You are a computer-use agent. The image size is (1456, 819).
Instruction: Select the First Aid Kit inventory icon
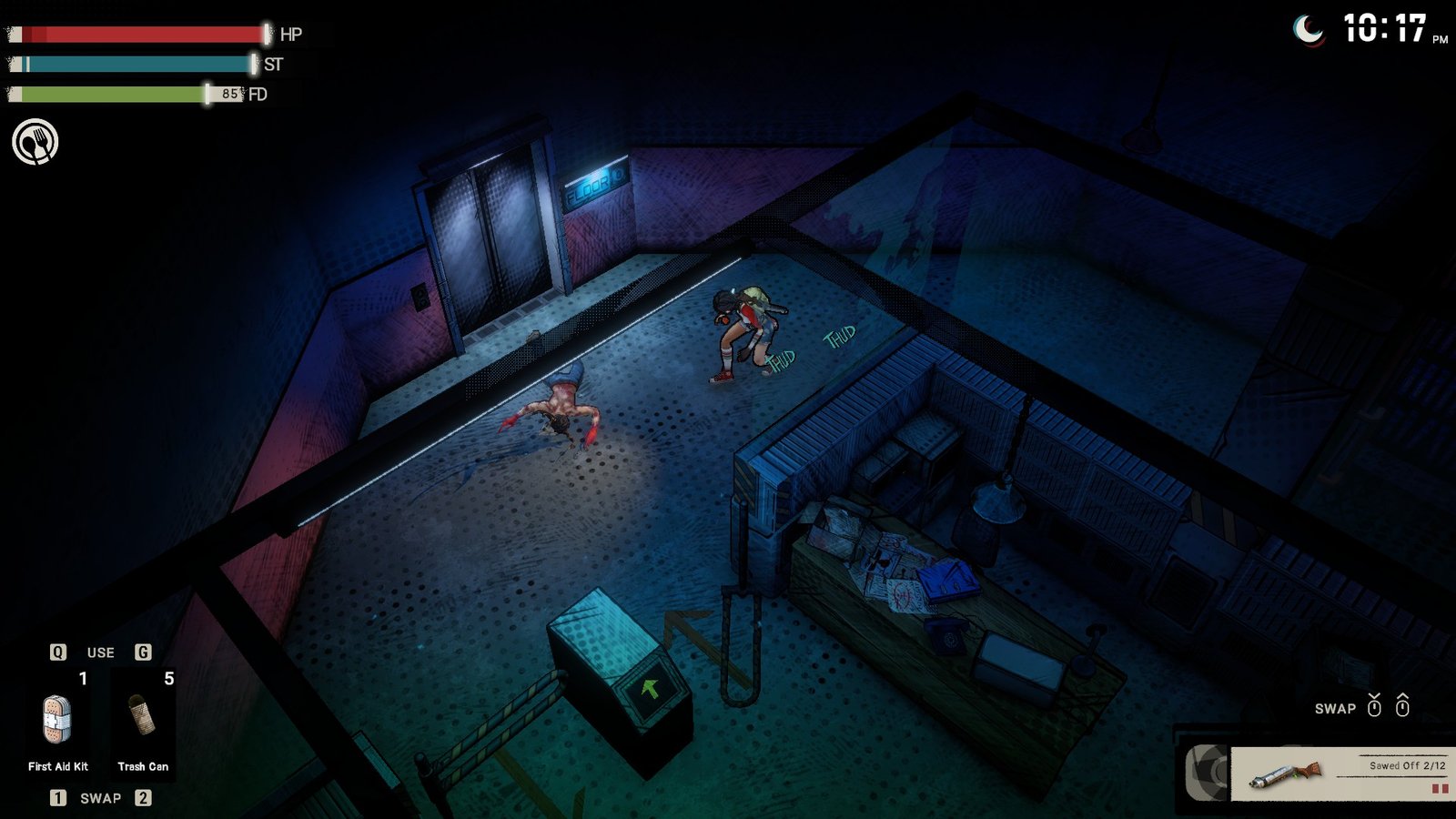(x=56, y=719)
